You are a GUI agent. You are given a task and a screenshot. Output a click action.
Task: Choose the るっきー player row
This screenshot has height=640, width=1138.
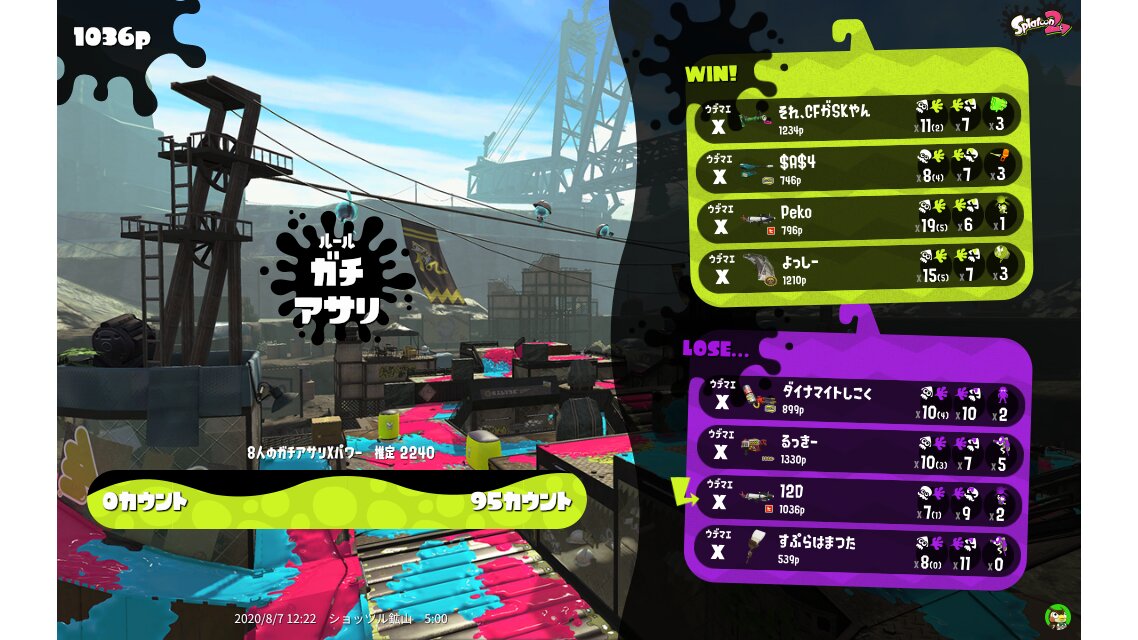[860, 452]
